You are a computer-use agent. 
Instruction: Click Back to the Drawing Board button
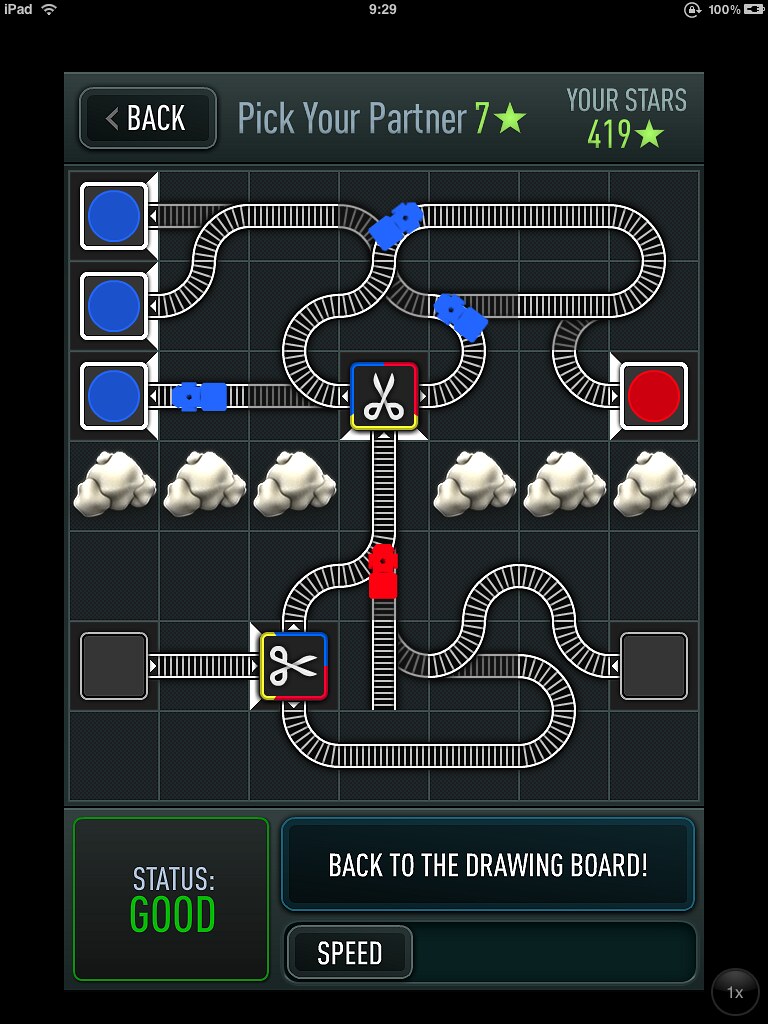pyautogui.click(x=488, y=865)
